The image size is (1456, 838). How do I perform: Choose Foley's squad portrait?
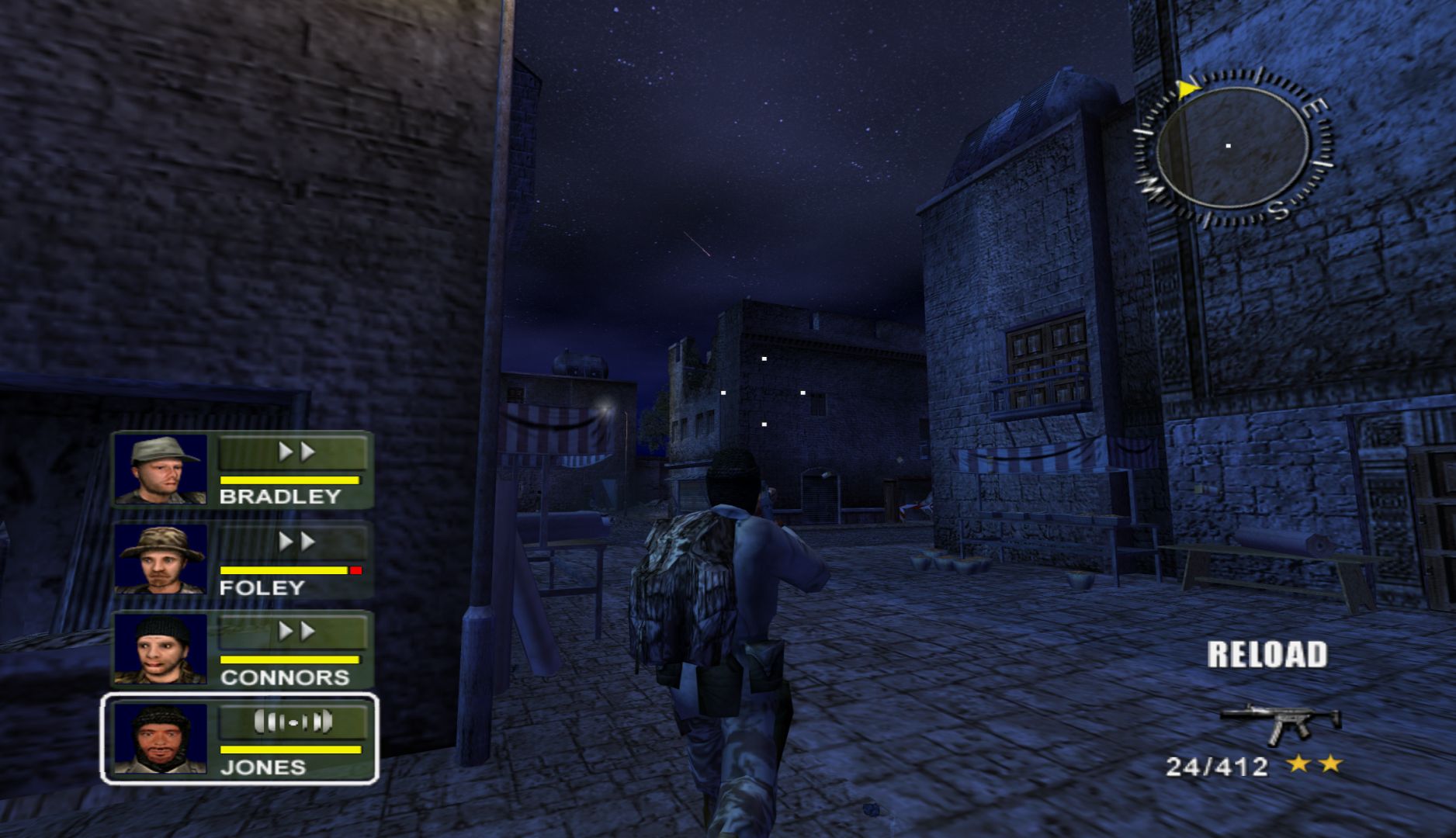coord(161,559)
